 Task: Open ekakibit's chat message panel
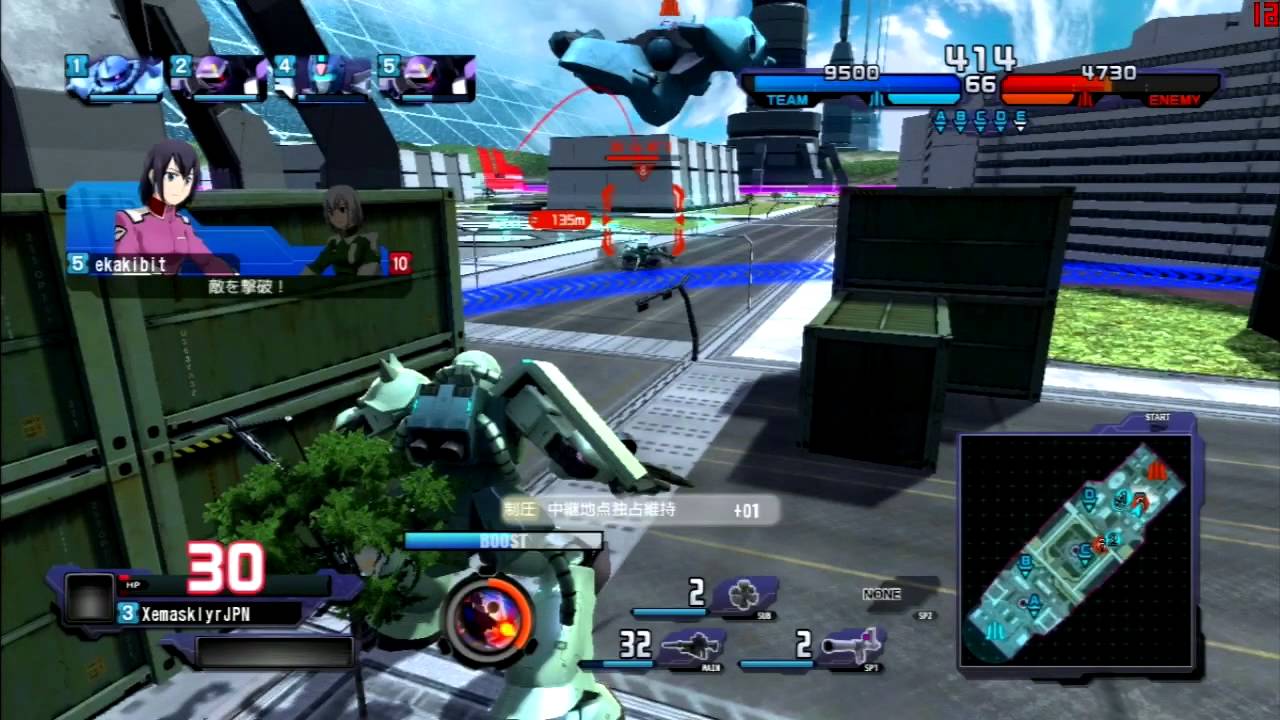click(238, 240)
